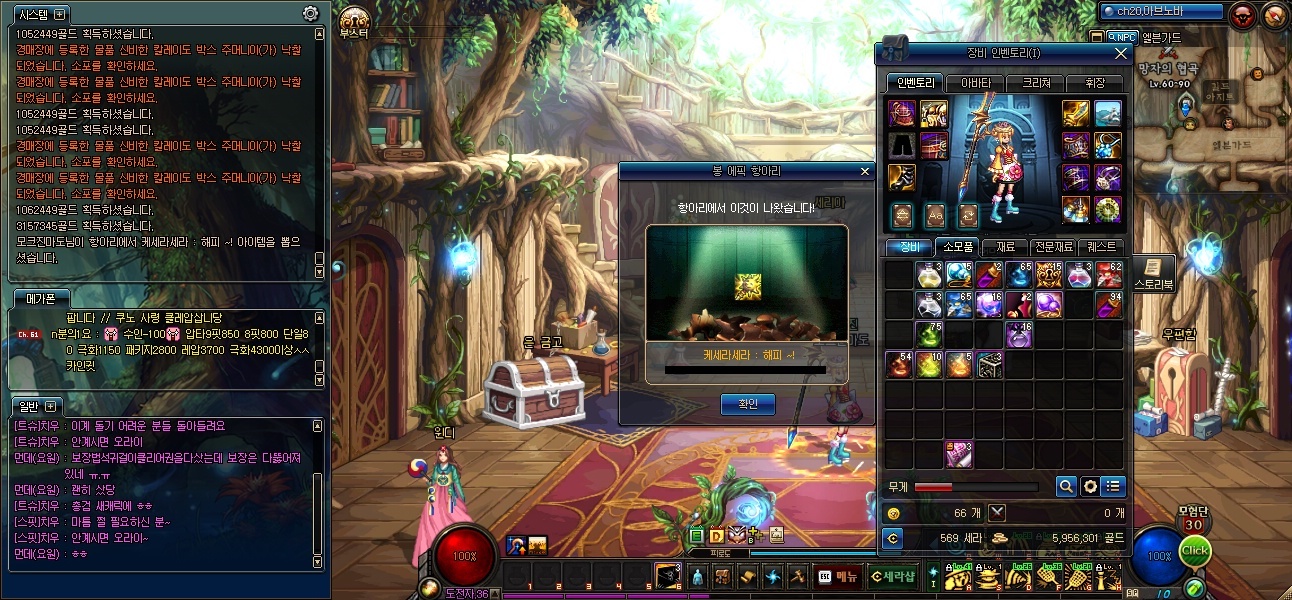Click the chat settings gear icon
1292x600 pixels.
(x=311, y=14)
